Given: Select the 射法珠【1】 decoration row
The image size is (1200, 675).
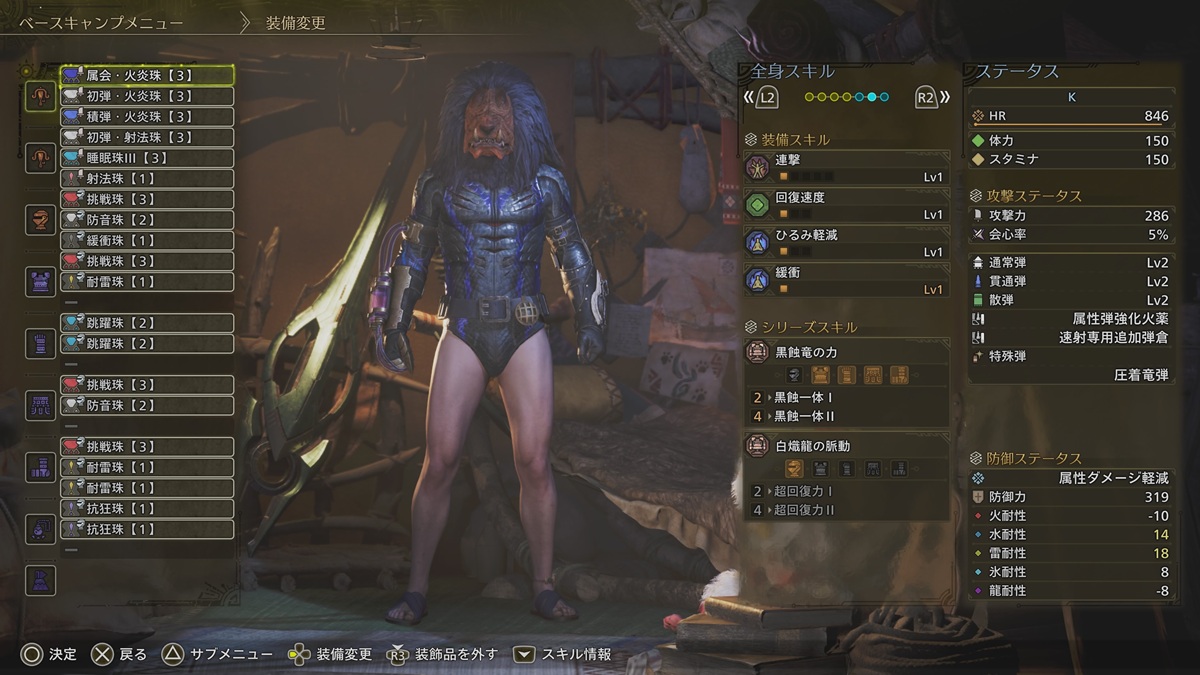Looking at the screenshot, I should pyautogui.click(x=147, y=179).
